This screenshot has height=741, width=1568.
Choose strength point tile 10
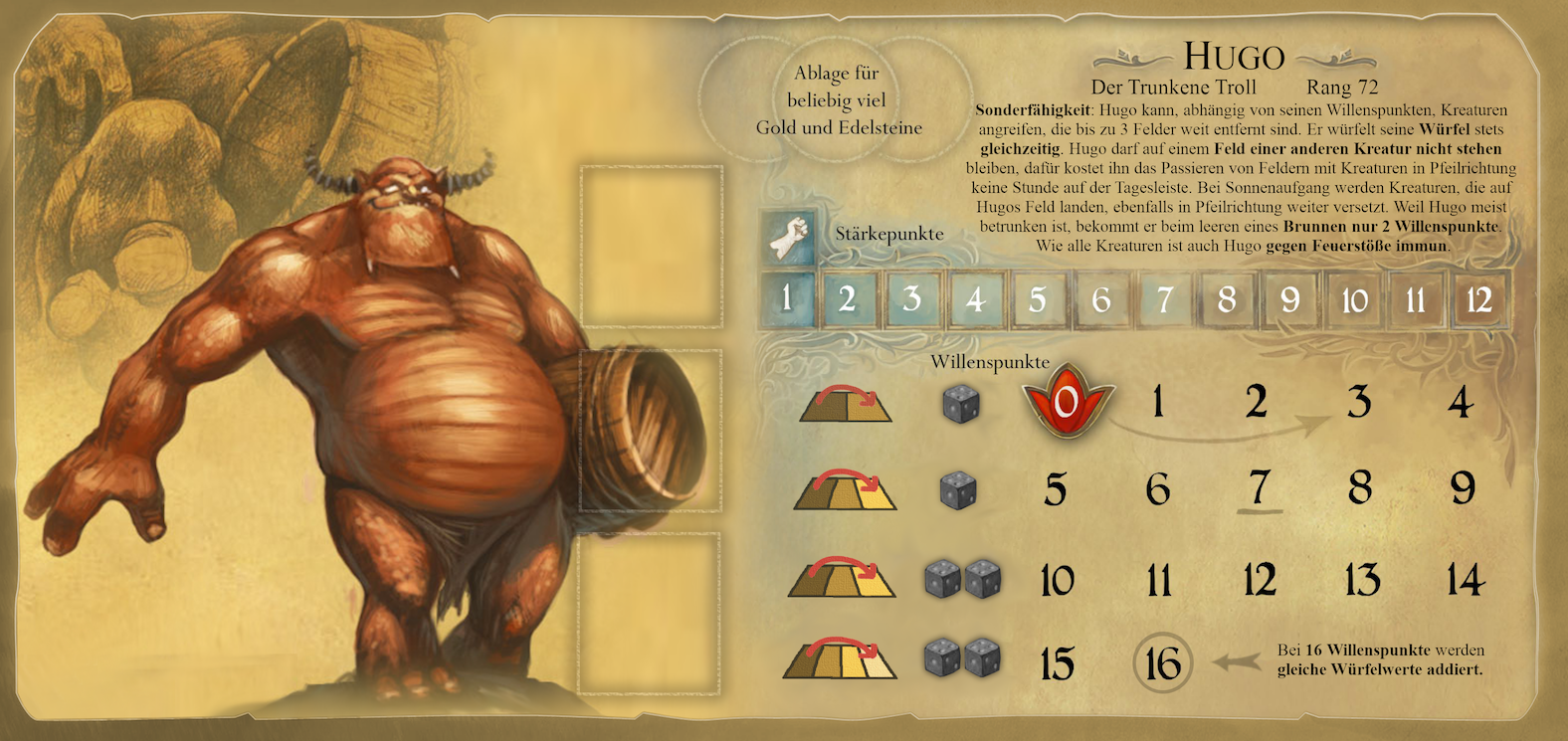coord(1354,298)
